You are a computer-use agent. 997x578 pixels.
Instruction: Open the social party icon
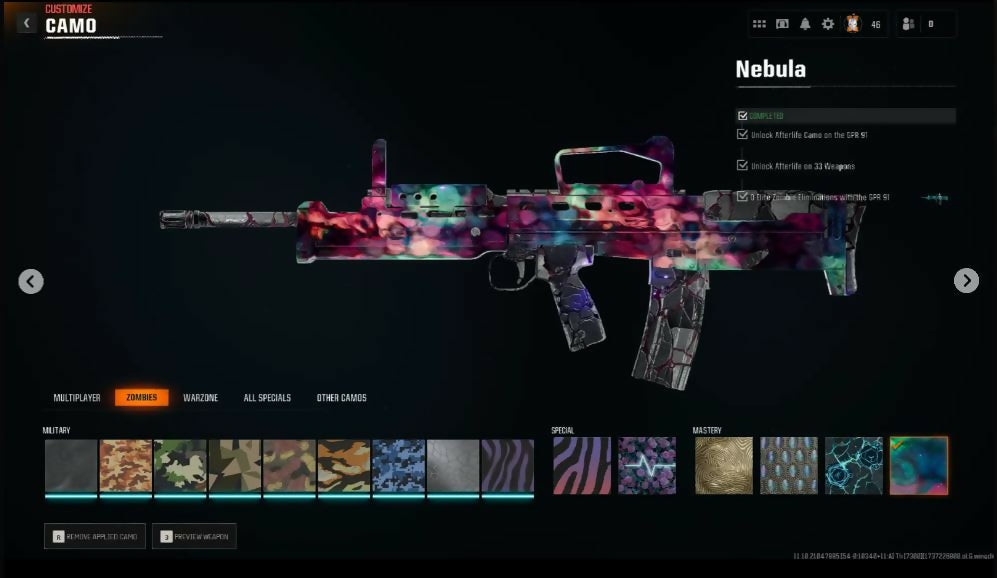[x=909, y=24]
